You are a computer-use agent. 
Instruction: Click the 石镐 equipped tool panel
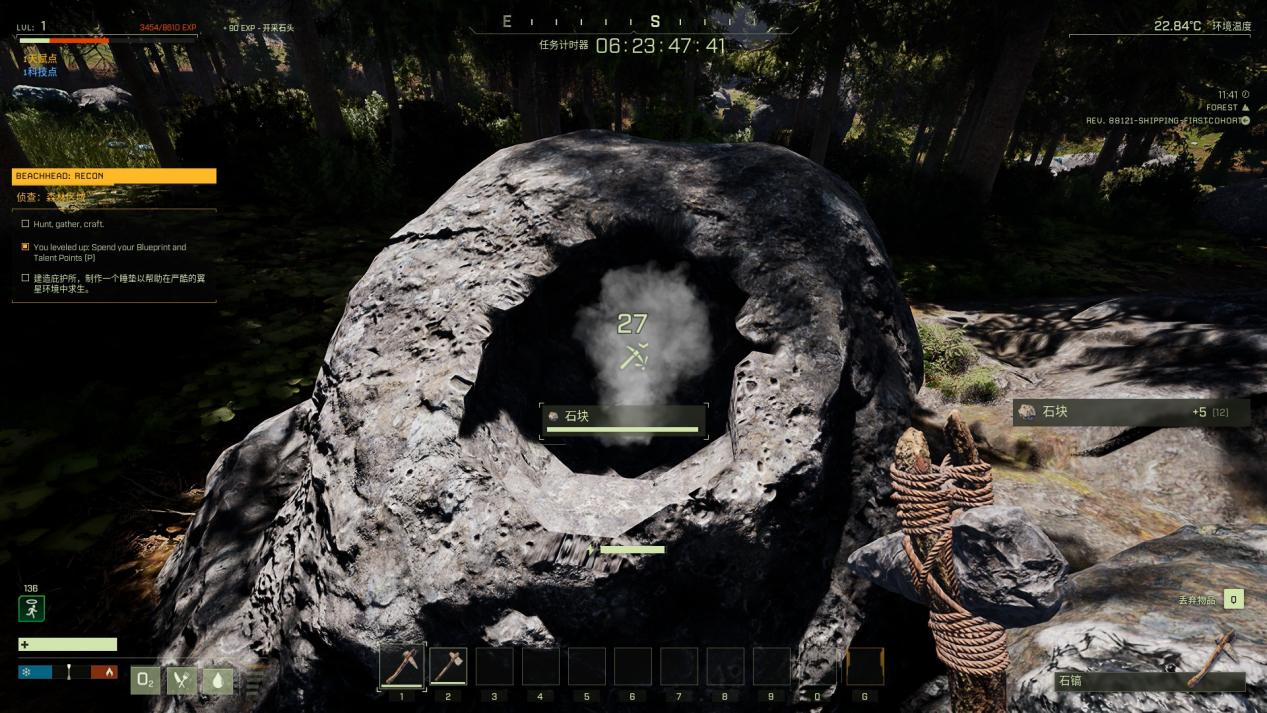(1150, 680)
